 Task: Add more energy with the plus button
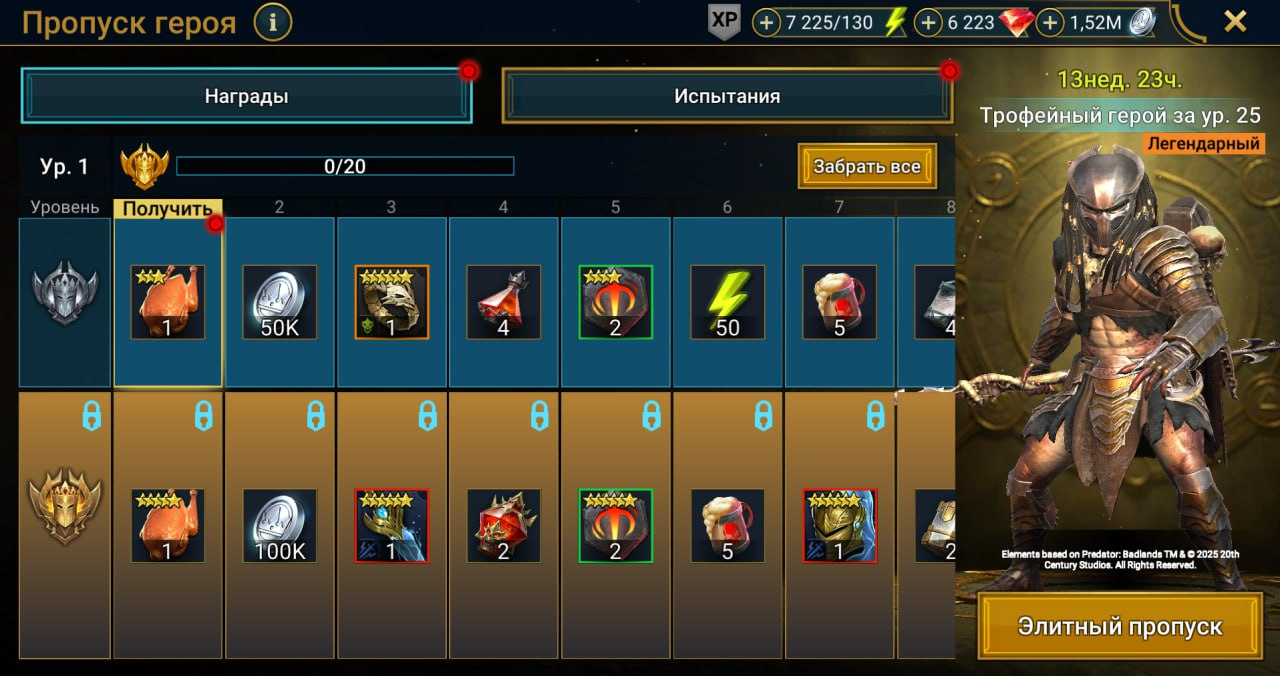coord(767,22)
